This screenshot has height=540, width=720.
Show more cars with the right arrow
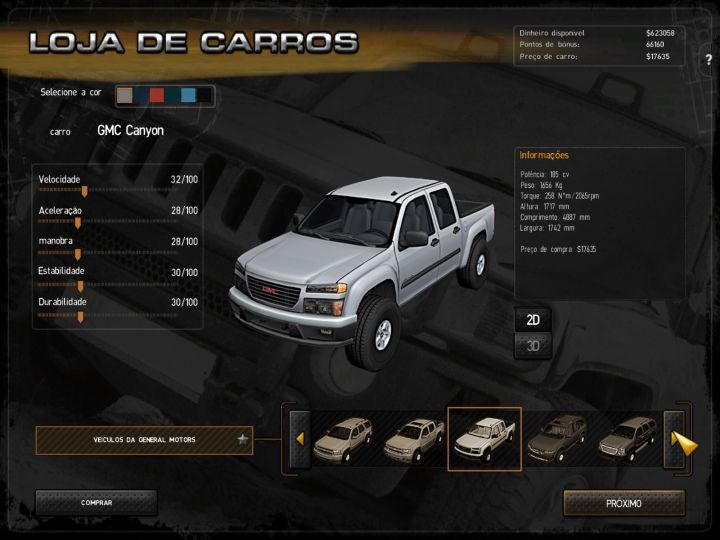682,440
